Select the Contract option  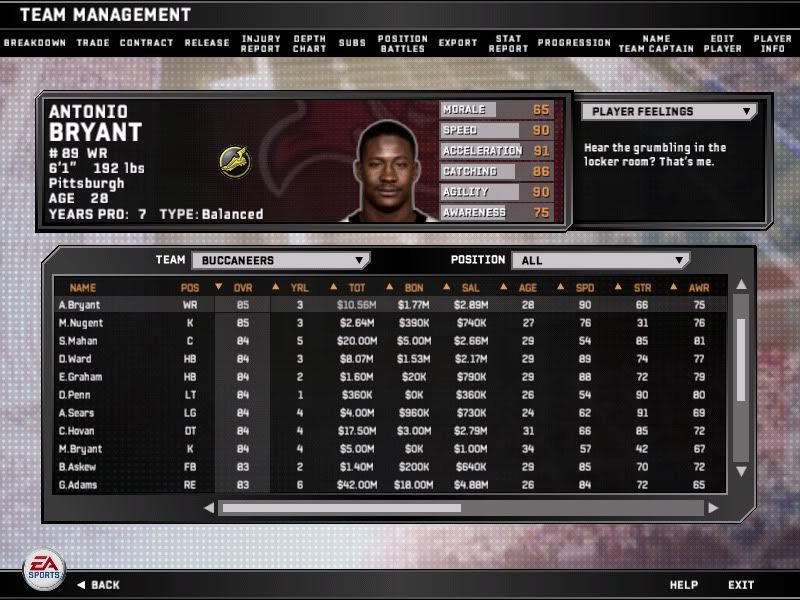(x=146, y=43)
